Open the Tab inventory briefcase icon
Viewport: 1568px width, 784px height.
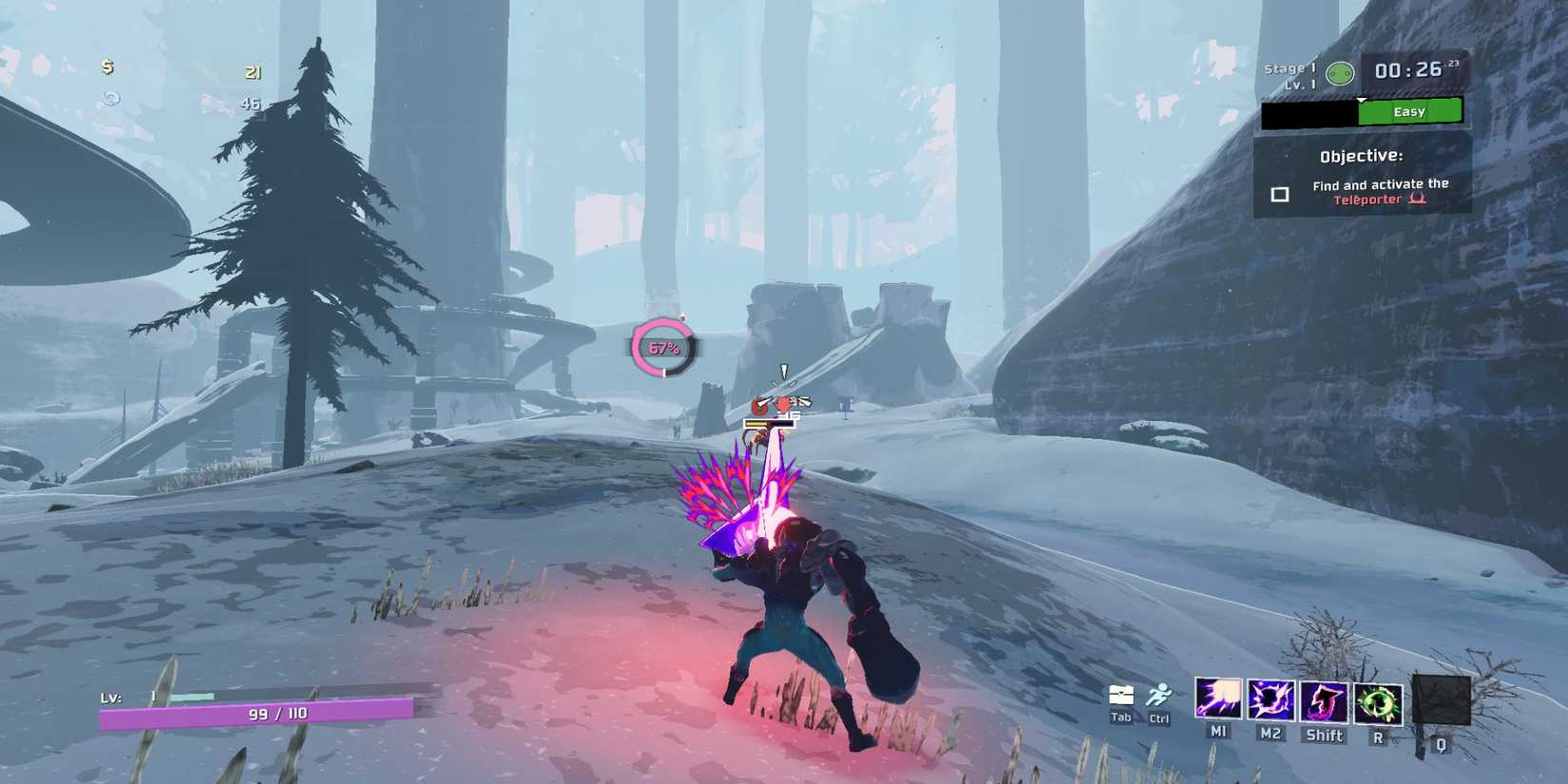[1120, 697]
